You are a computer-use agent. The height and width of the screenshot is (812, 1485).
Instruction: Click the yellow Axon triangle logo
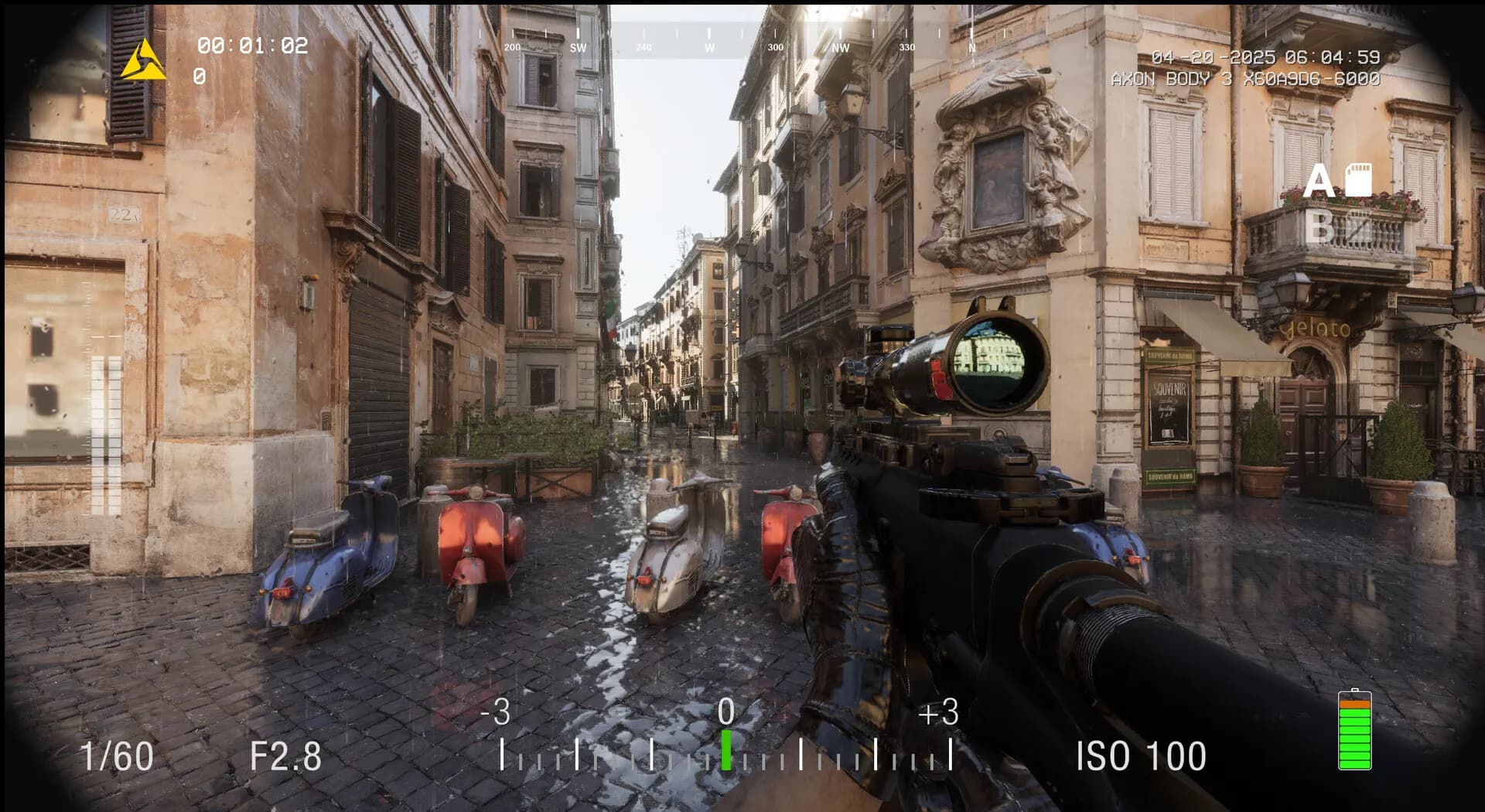tap(143, 61)
